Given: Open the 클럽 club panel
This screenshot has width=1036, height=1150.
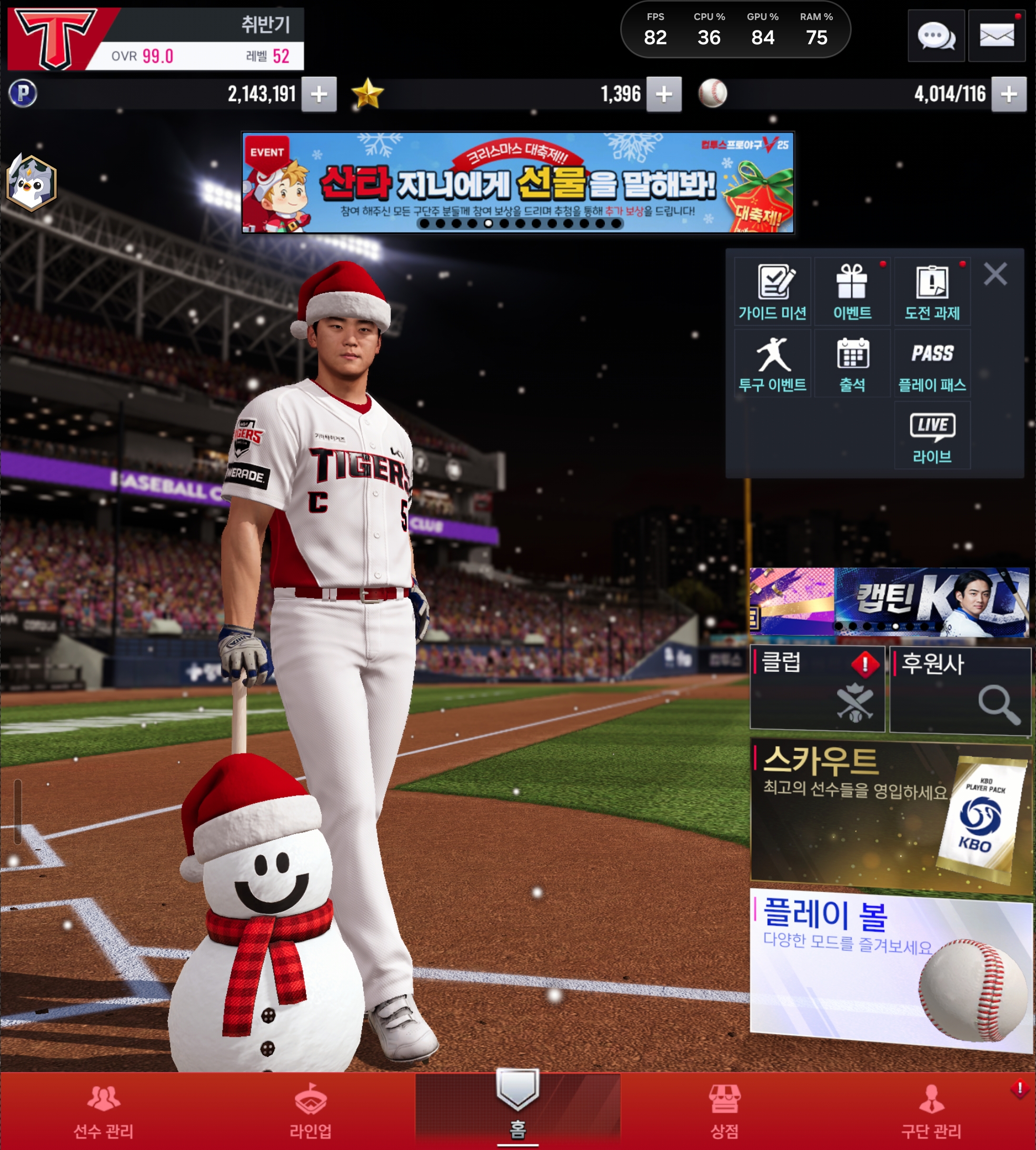Looking at the screenshot, I should click(x=817, y=688).
